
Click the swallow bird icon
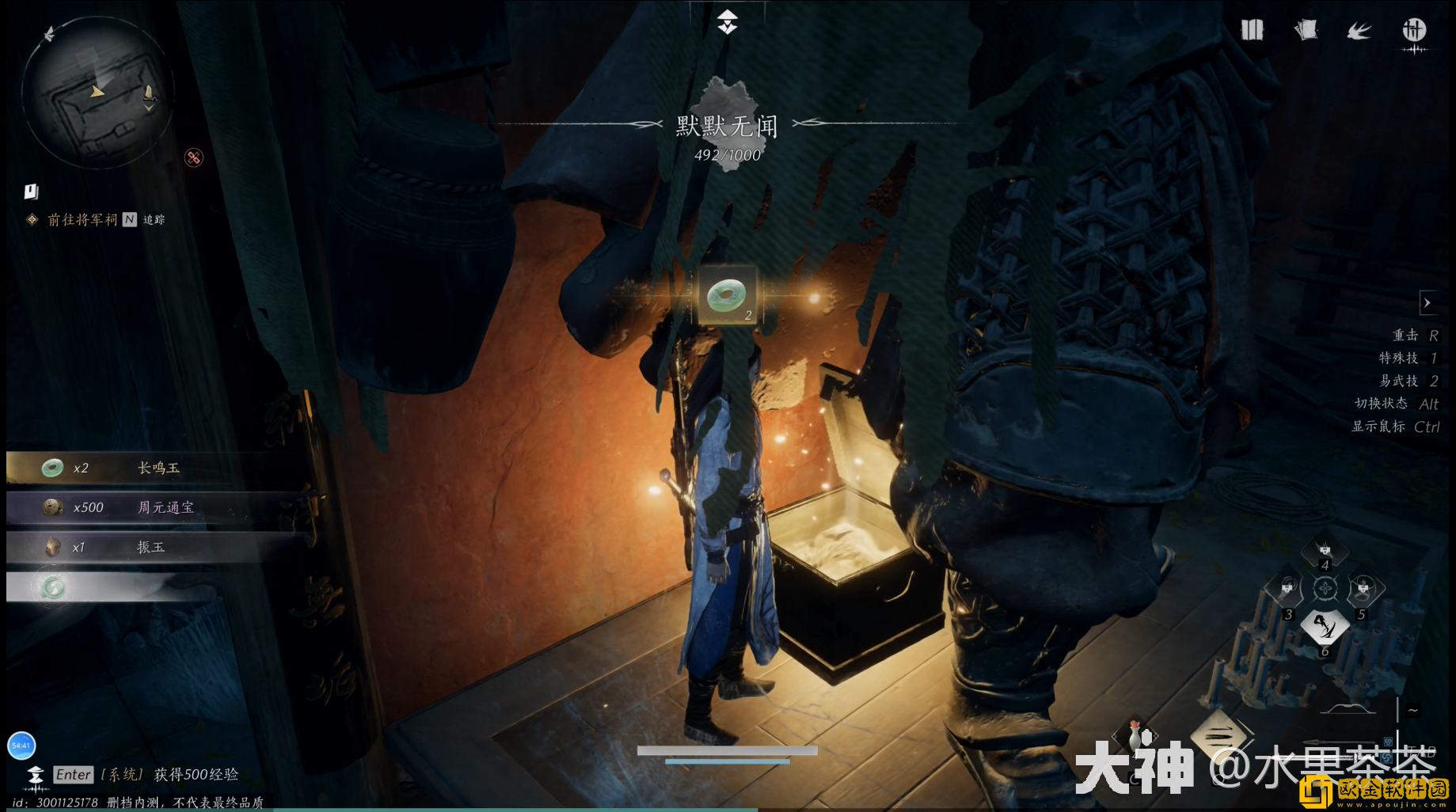[1359, 31]
